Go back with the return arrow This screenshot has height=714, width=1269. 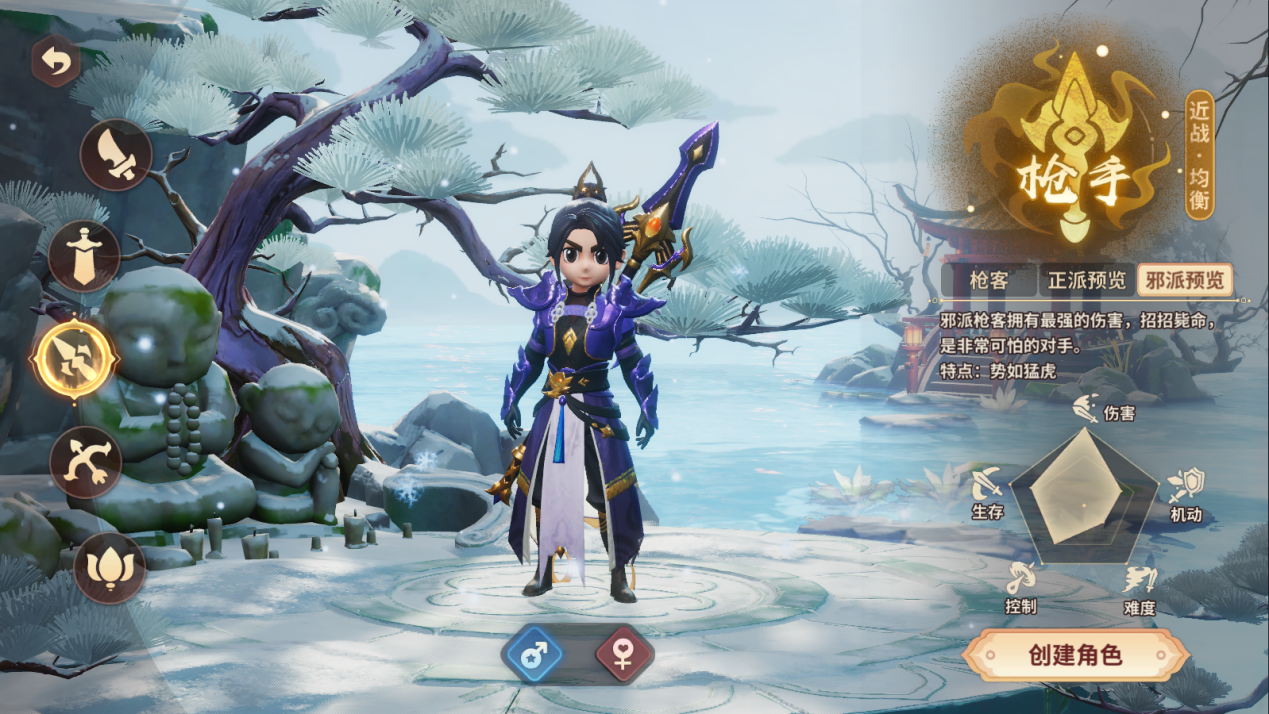click(x=56, y=62)
